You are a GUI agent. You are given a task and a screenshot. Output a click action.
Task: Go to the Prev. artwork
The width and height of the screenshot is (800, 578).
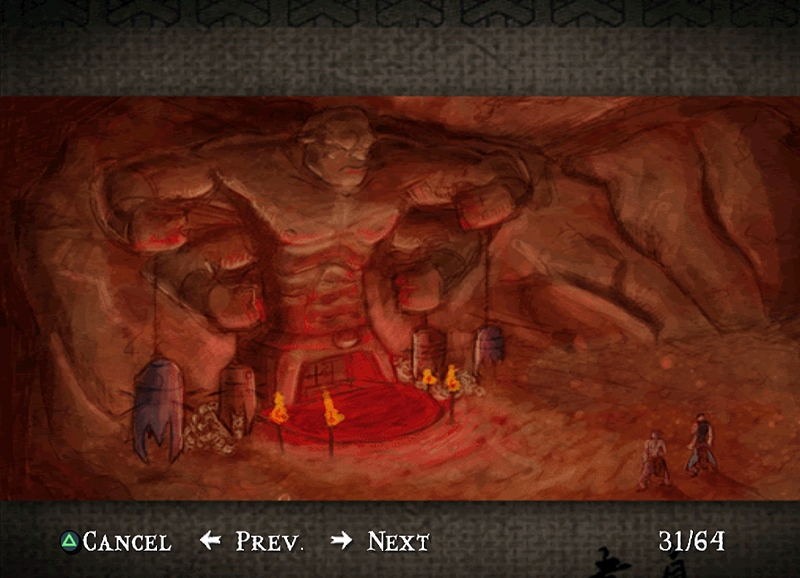click(254, 542)
